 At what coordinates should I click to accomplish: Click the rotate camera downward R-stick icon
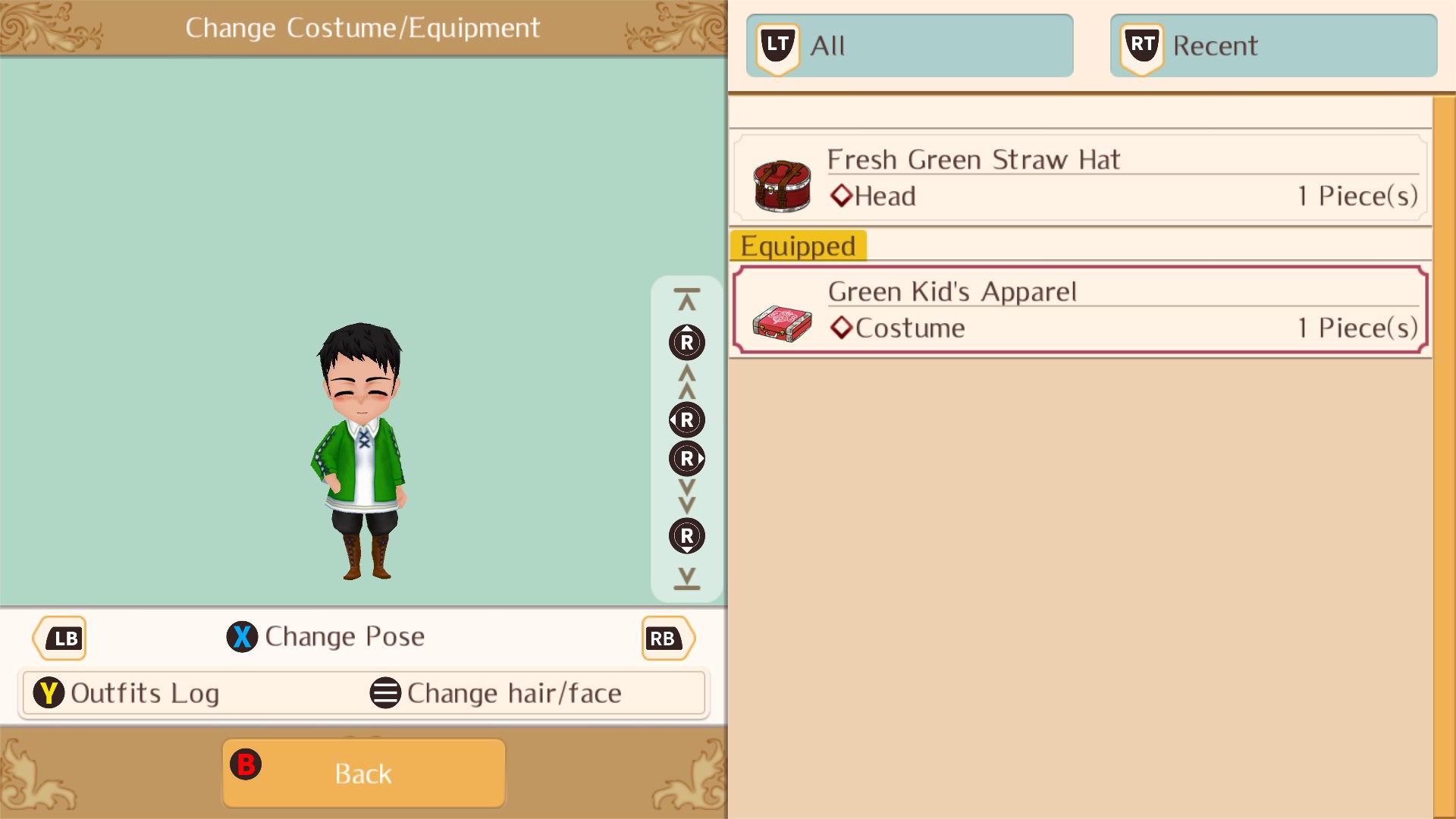(686, 536)
